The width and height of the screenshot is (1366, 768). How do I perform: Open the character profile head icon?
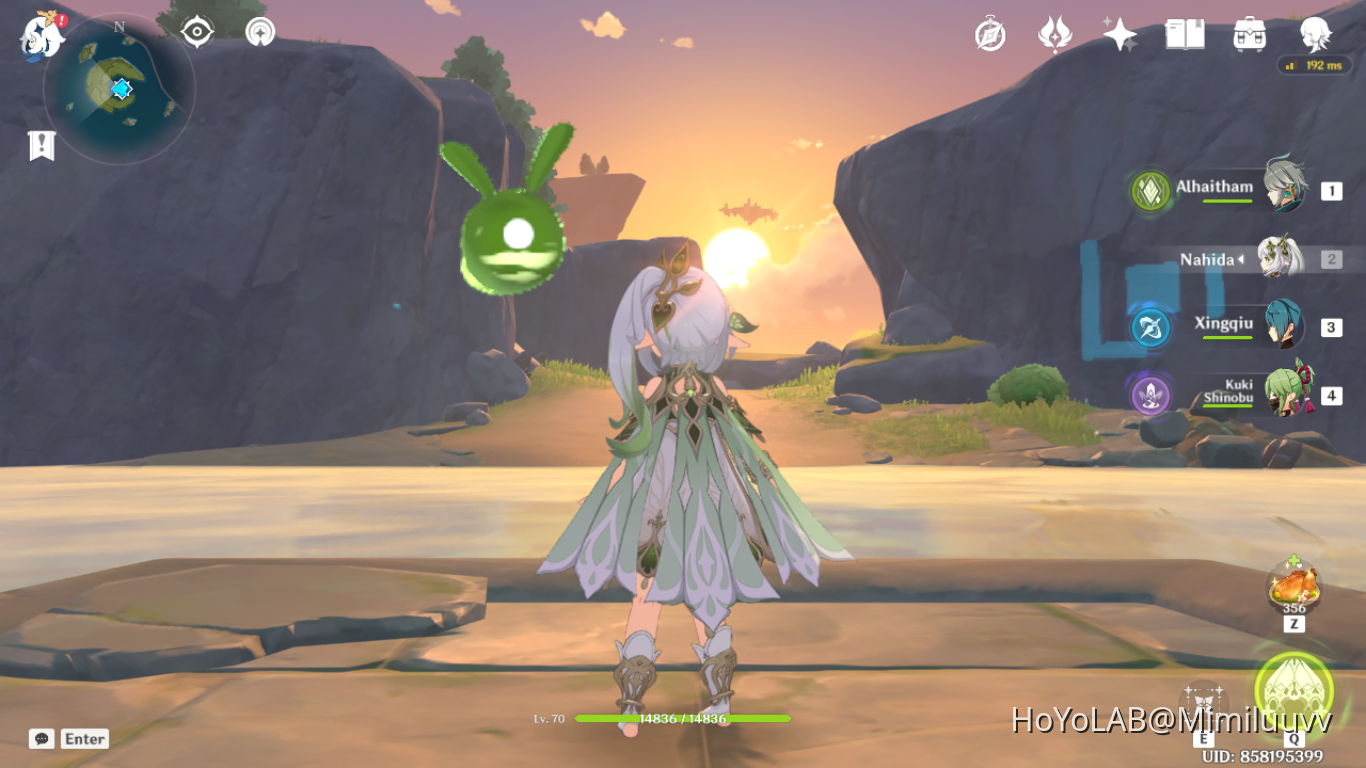(1315, 34)
